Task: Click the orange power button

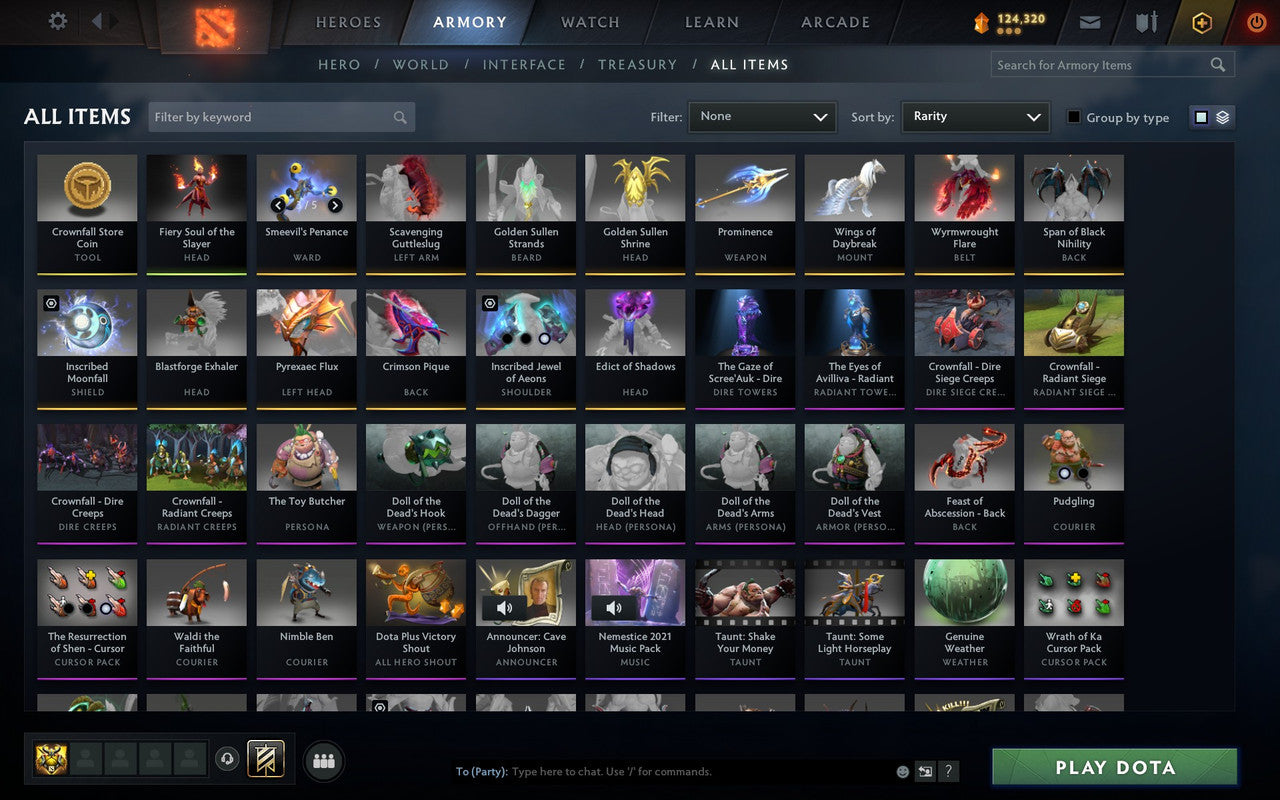Action: point(1256,22)
